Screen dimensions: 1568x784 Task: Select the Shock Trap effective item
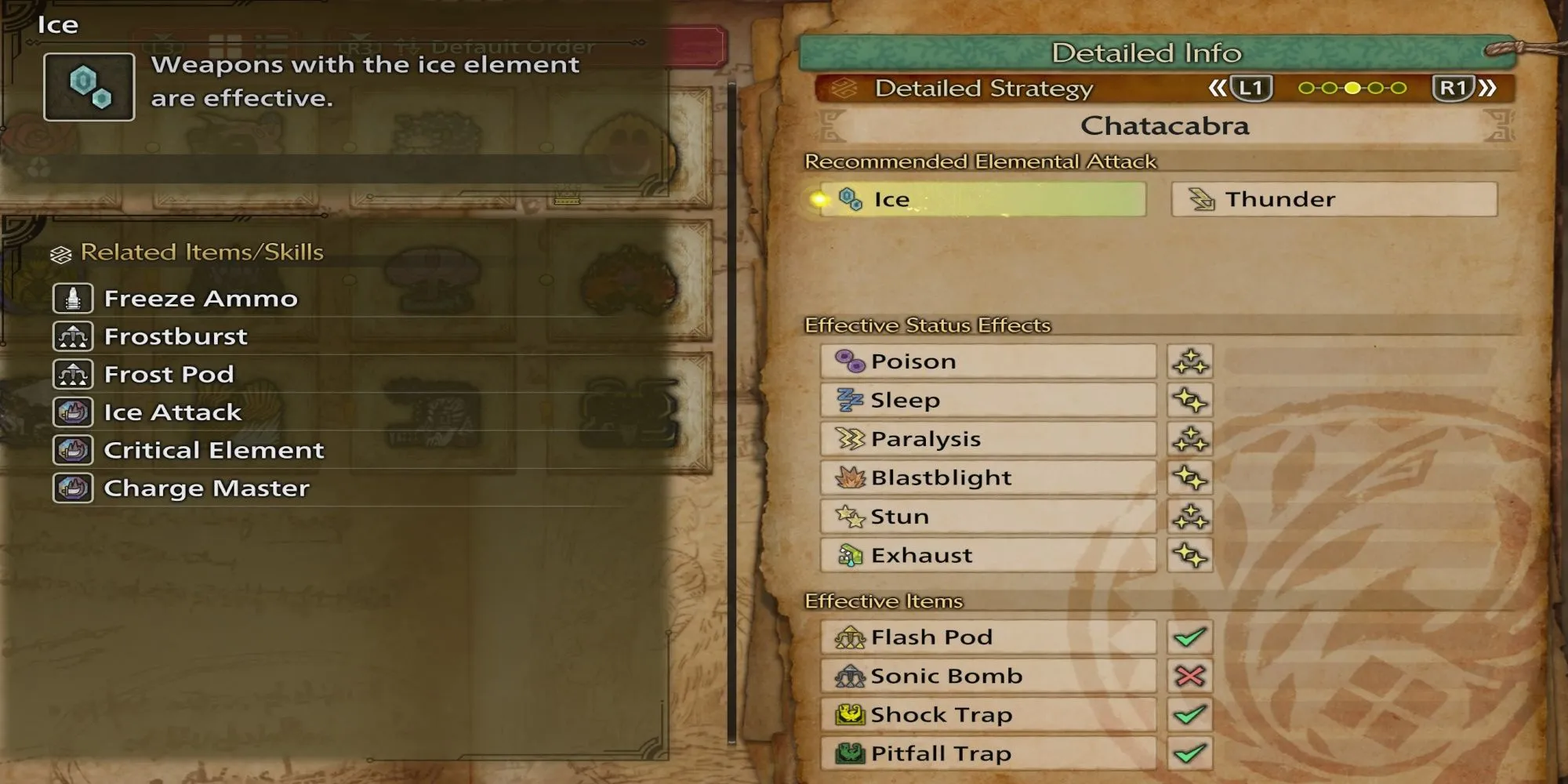coord(988,715)
